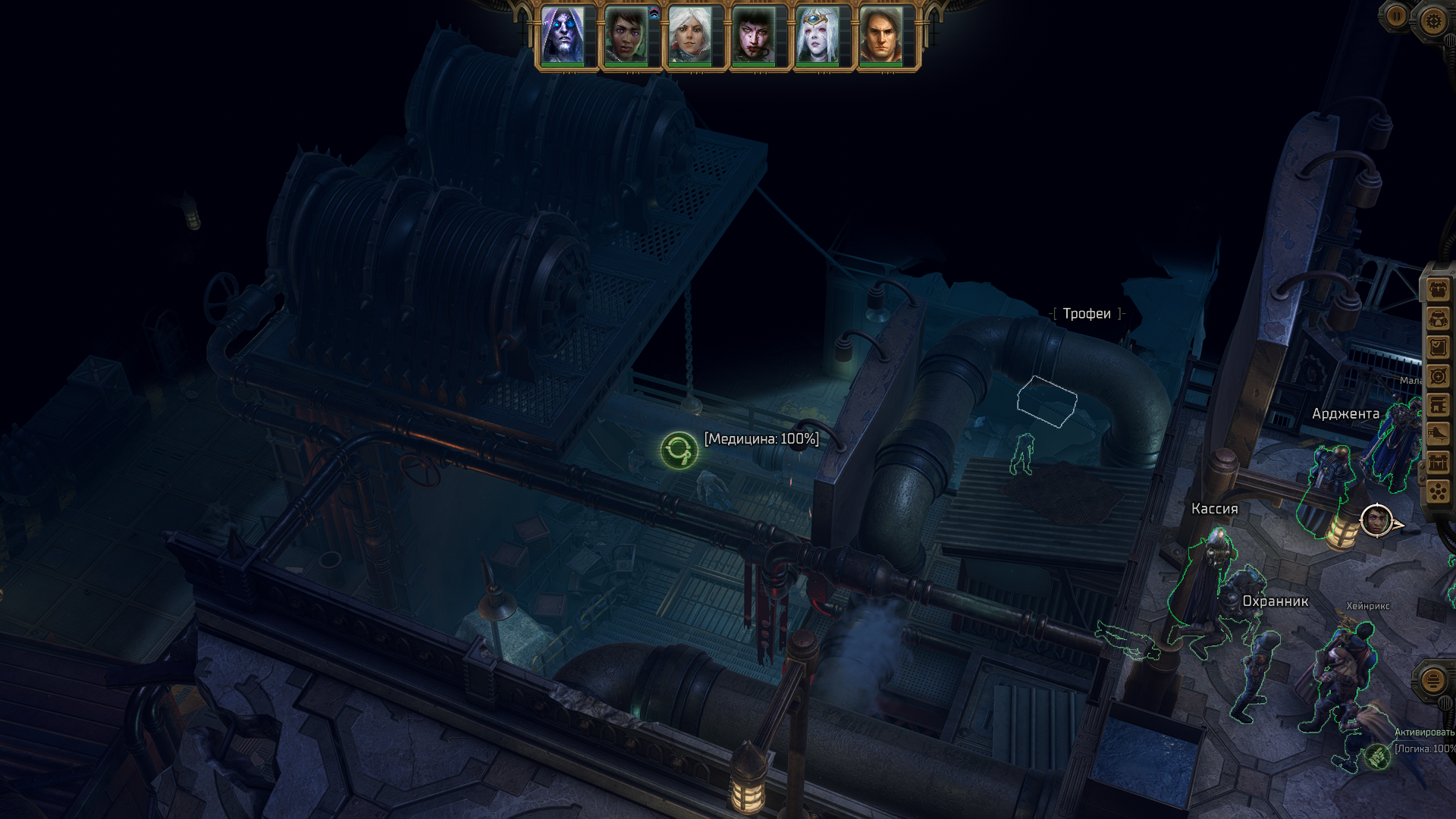Select the brown-haired man party portrait
Image resolution: width=1456 pixels, height=819 pixels.
coord(881,36)
